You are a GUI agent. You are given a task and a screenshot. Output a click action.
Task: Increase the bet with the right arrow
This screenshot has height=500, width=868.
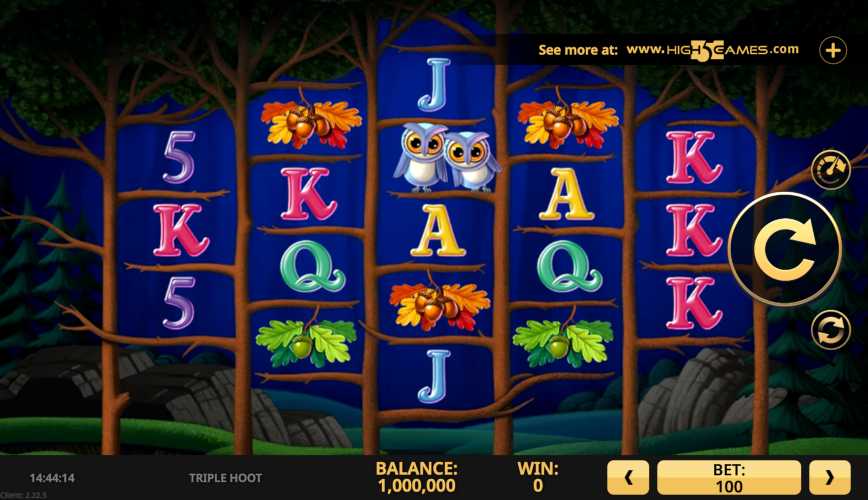829,477
